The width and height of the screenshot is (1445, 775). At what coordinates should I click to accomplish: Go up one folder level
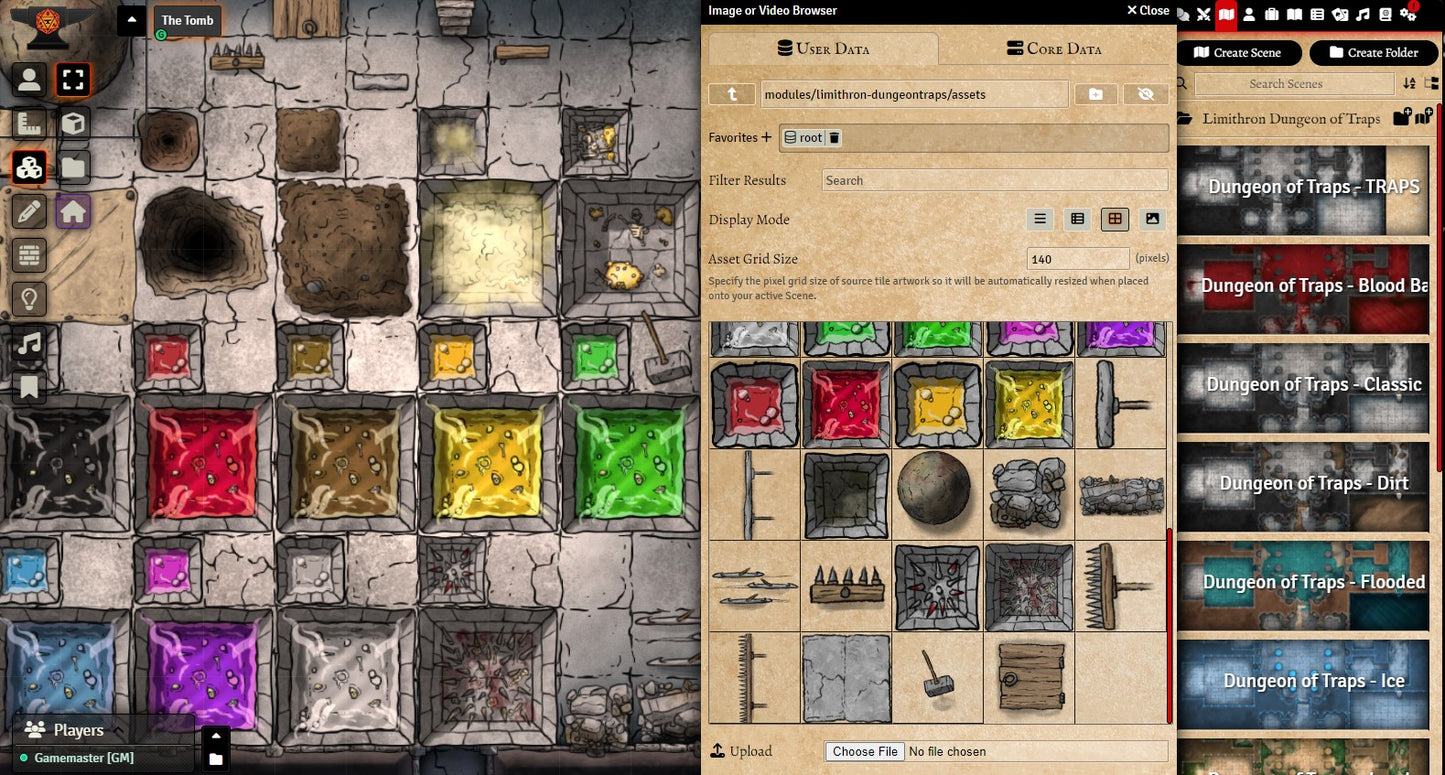pos(732,94)
